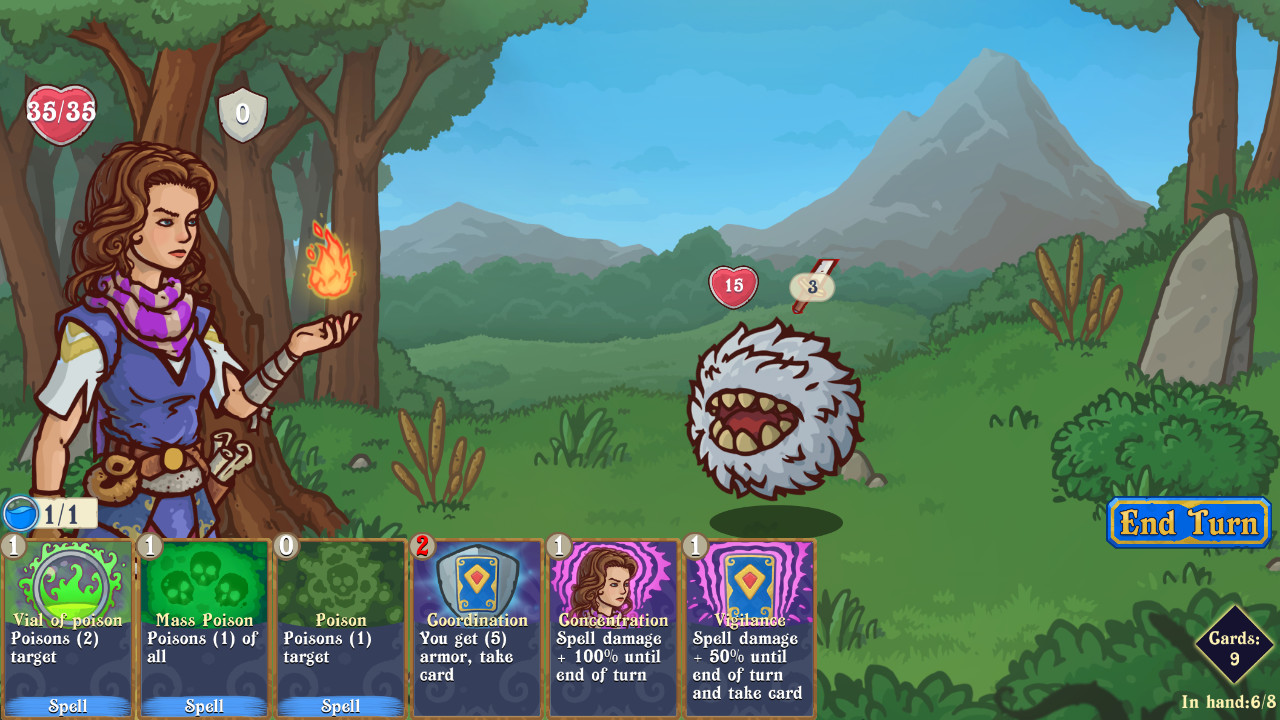Click the Spell banner on Mass Poison
The image size is (1280, 720).
coord(203,706)
